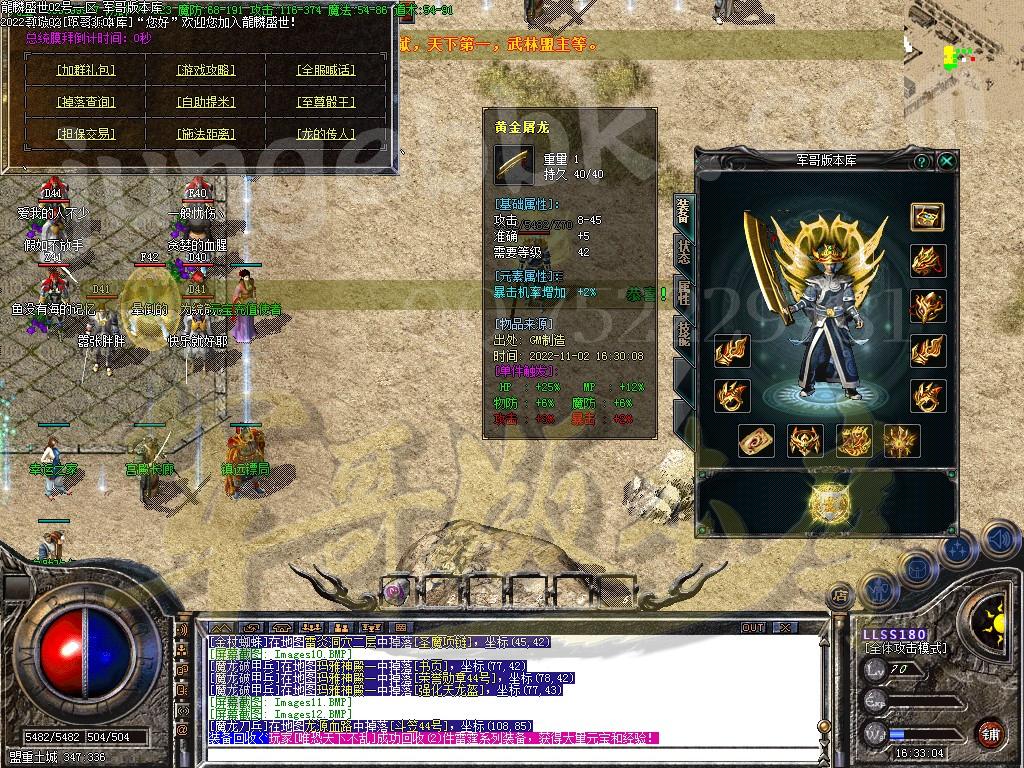Click the question mark help button

click(921, 161)
